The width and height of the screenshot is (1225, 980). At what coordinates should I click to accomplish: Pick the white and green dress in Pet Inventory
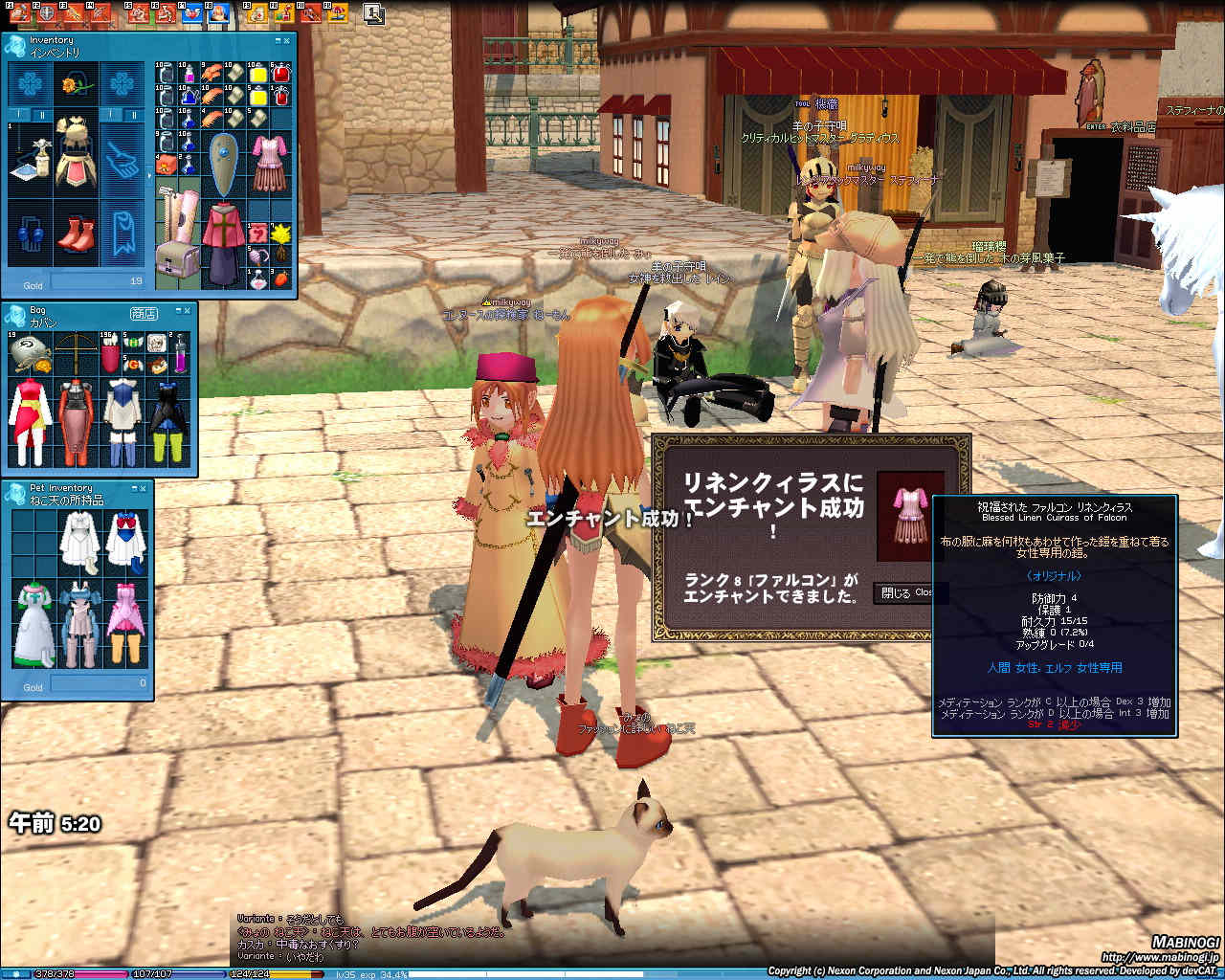33,626
